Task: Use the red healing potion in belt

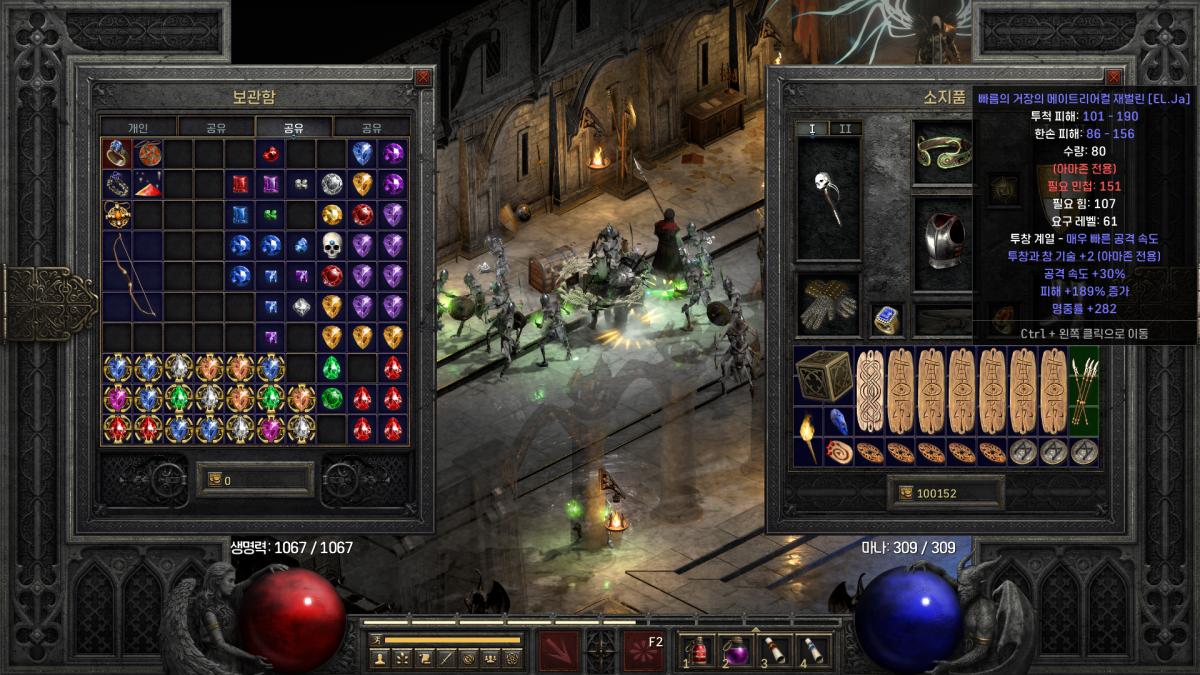Action: pyautogui.click(x=699, y=648)
